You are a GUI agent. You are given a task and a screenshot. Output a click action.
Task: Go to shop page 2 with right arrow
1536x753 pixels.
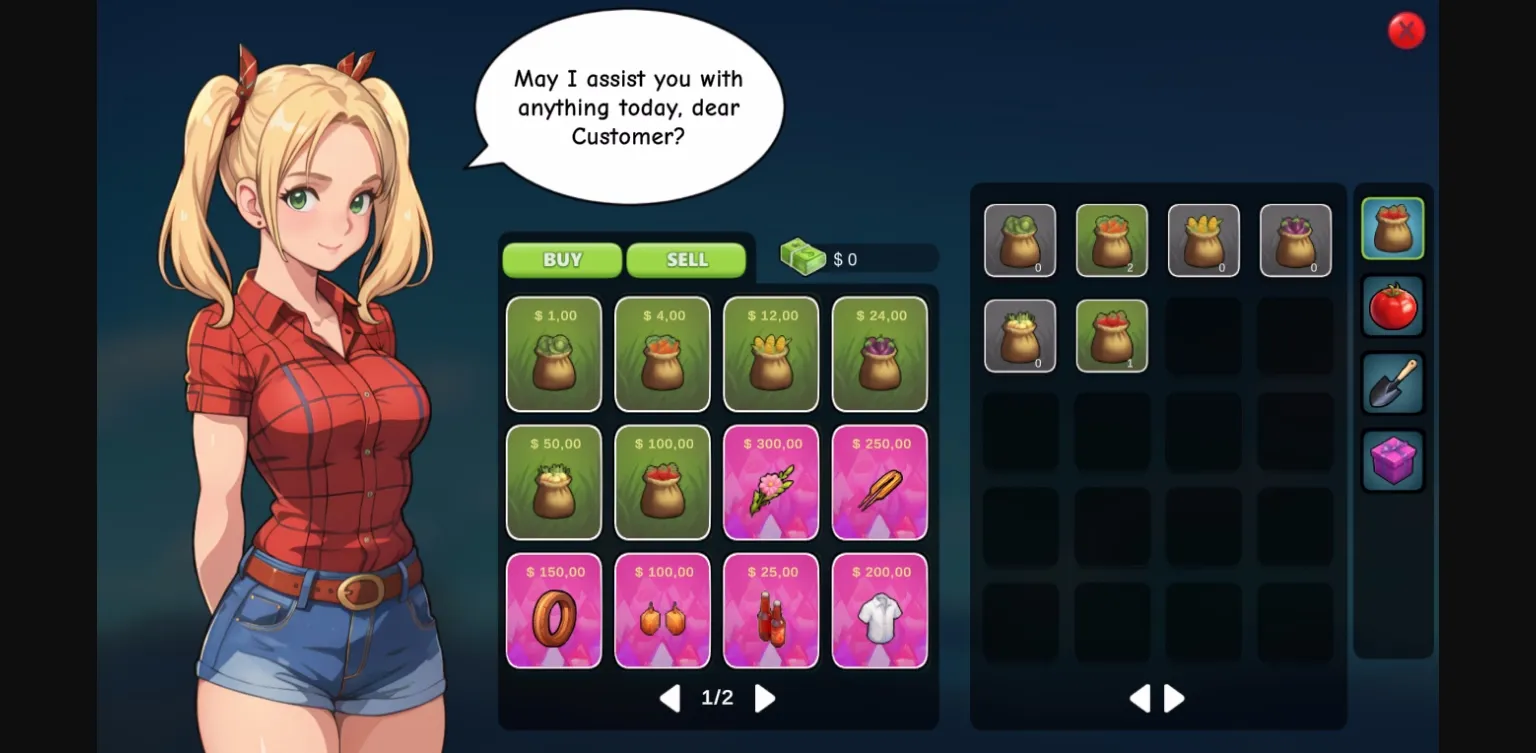pos(764,698)
